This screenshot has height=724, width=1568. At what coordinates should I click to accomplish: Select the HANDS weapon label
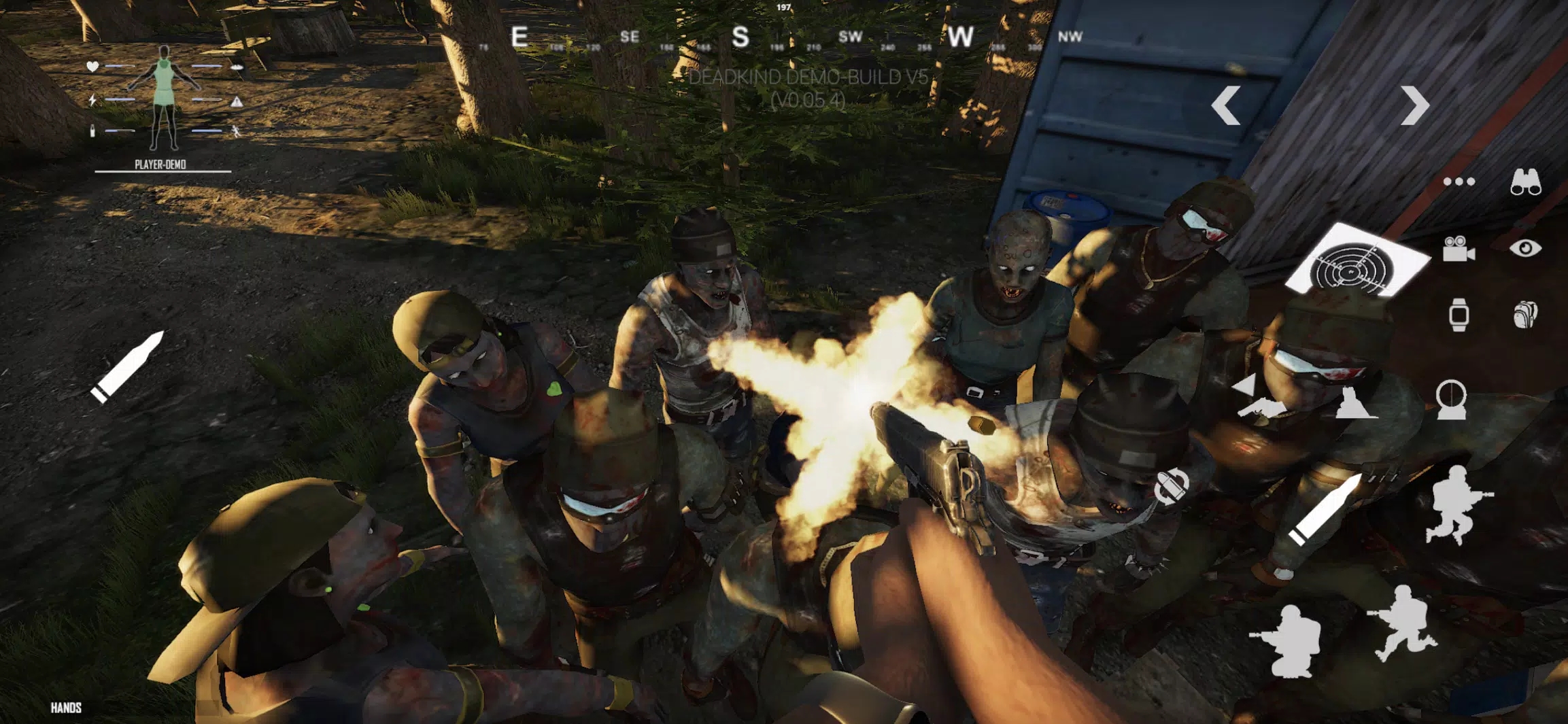pos(66,708)
